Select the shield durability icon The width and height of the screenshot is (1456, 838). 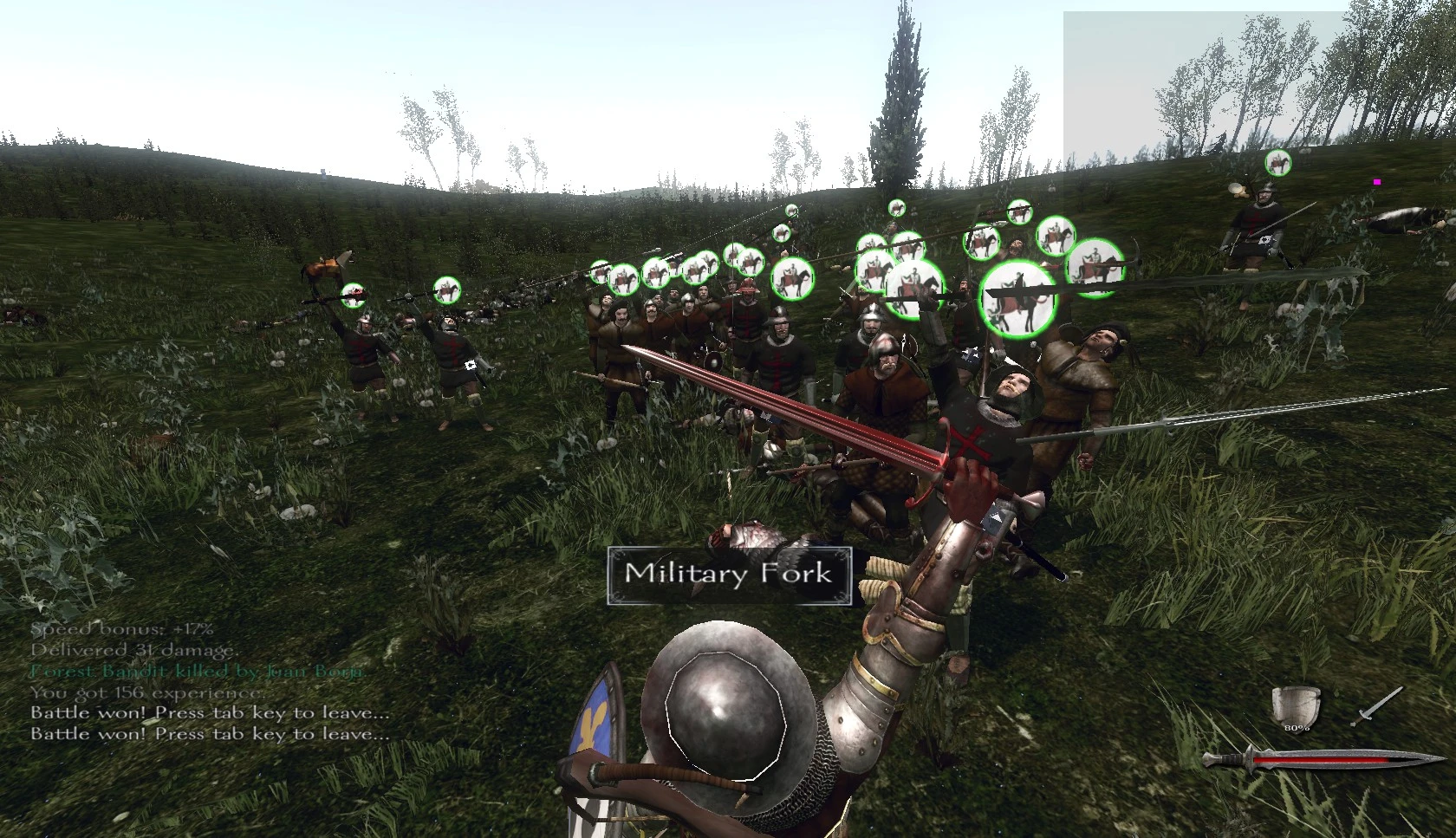1296,708
